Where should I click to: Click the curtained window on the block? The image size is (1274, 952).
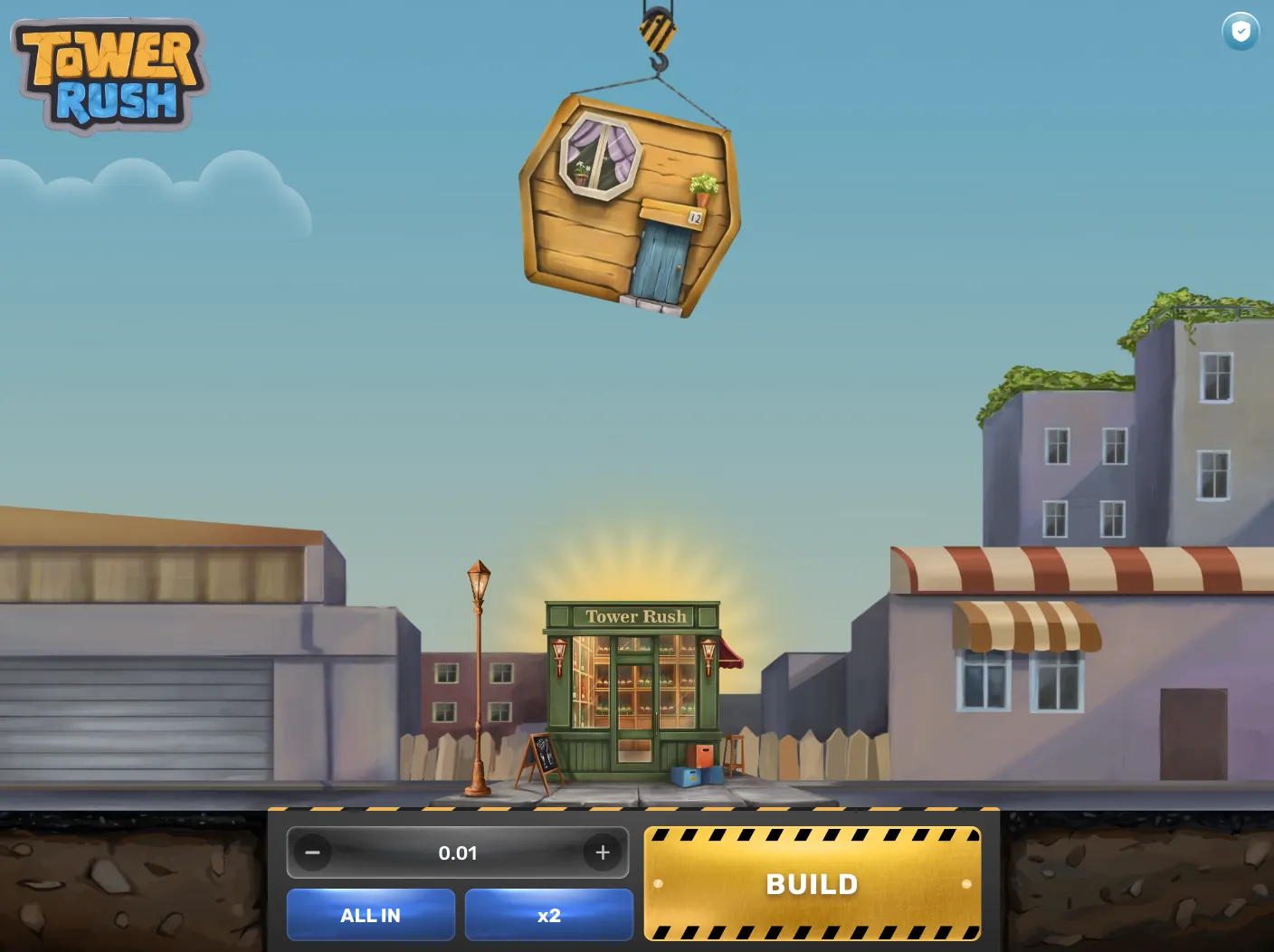click(601, 156)
